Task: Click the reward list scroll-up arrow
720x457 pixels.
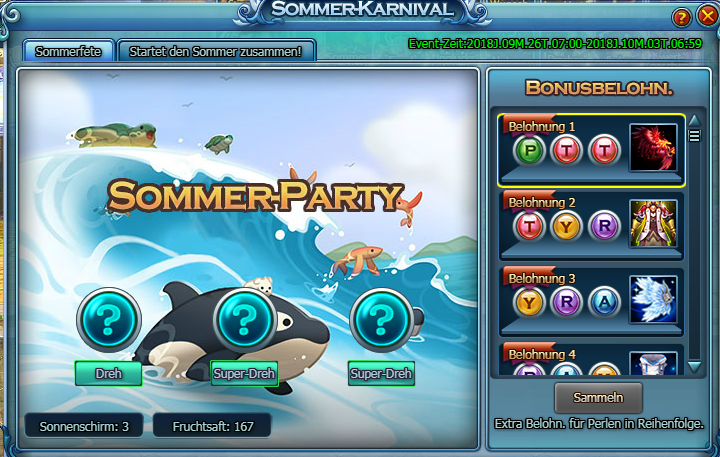Action: tap(695, 120)
